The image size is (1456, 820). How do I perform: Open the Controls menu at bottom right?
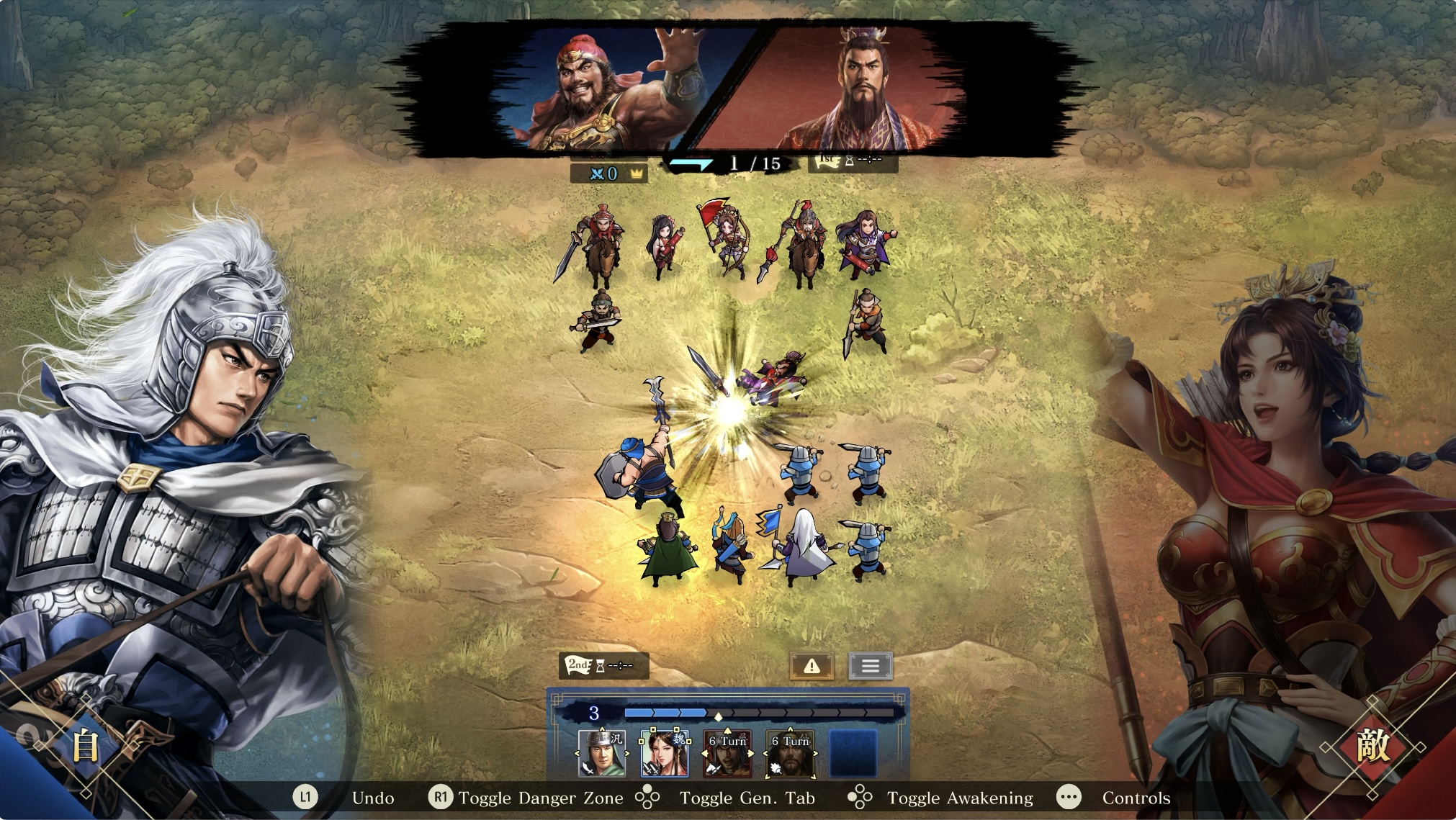click(1136, 798)
